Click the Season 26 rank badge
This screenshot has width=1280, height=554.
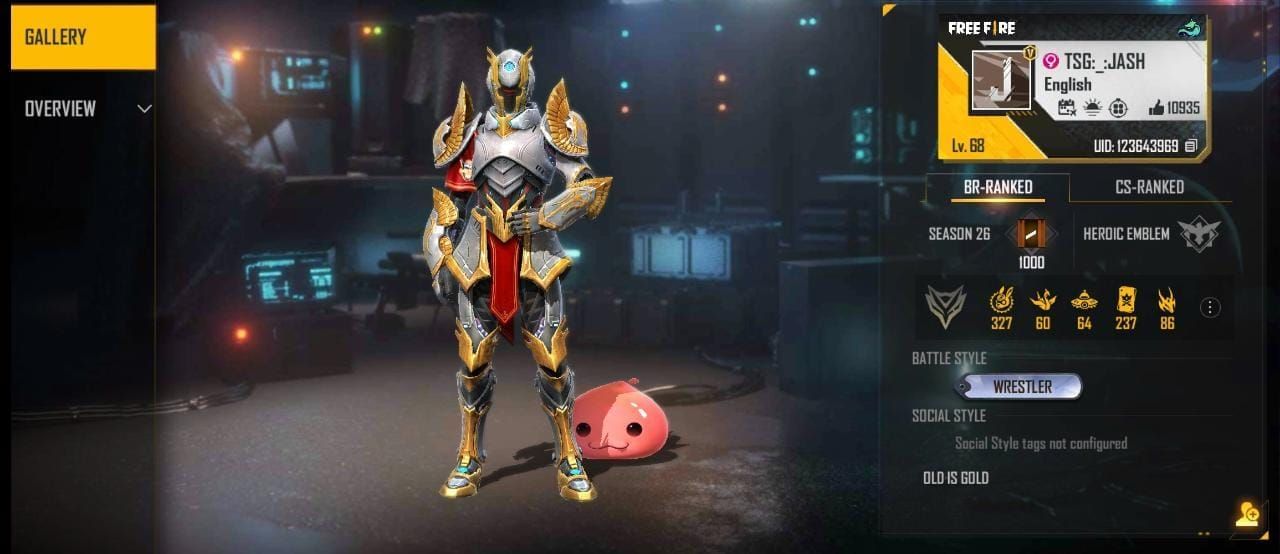pos(1031,235)
